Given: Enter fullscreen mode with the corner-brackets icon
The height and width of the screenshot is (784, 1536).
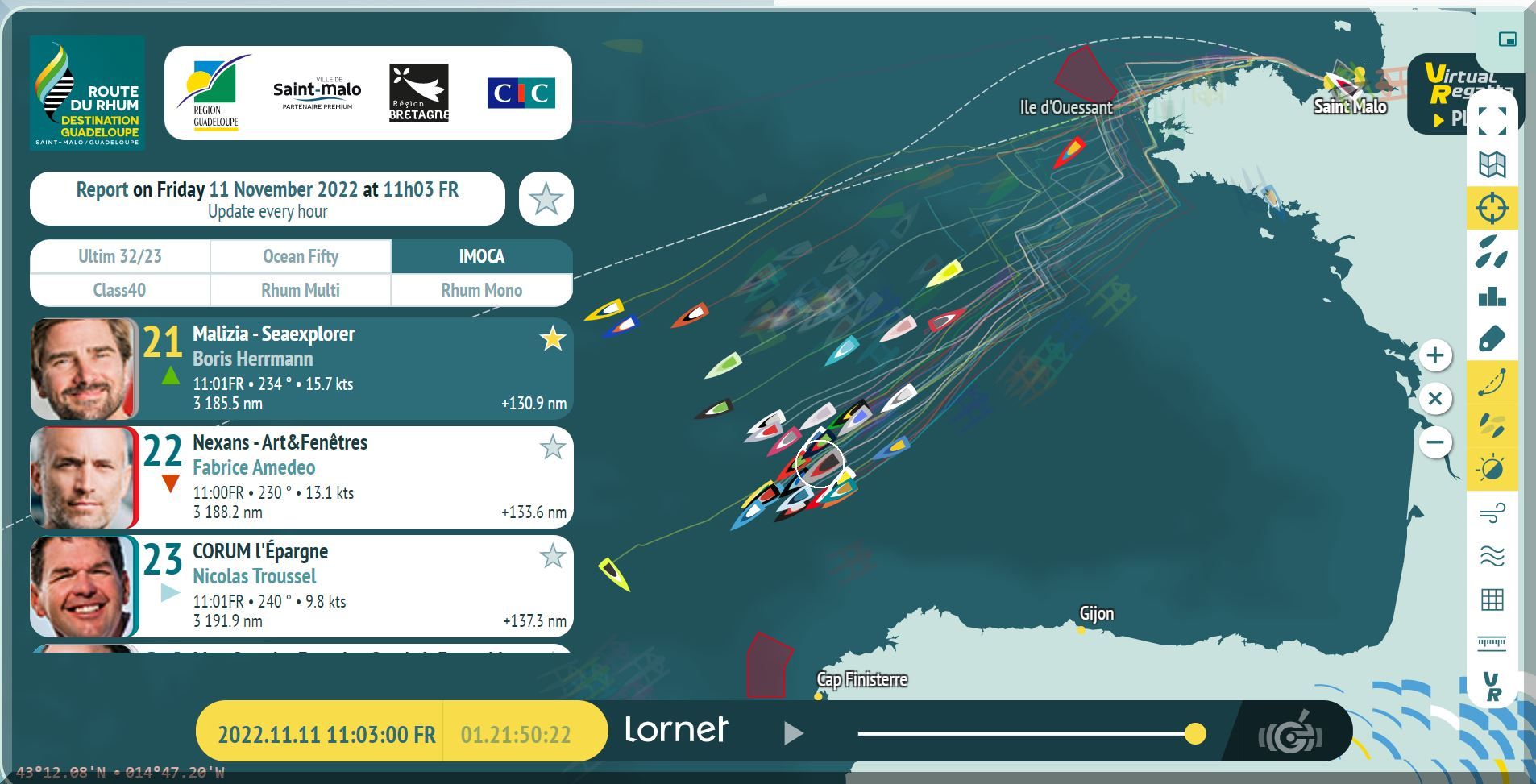Looking at the screenshot, I should (1492, 121).
